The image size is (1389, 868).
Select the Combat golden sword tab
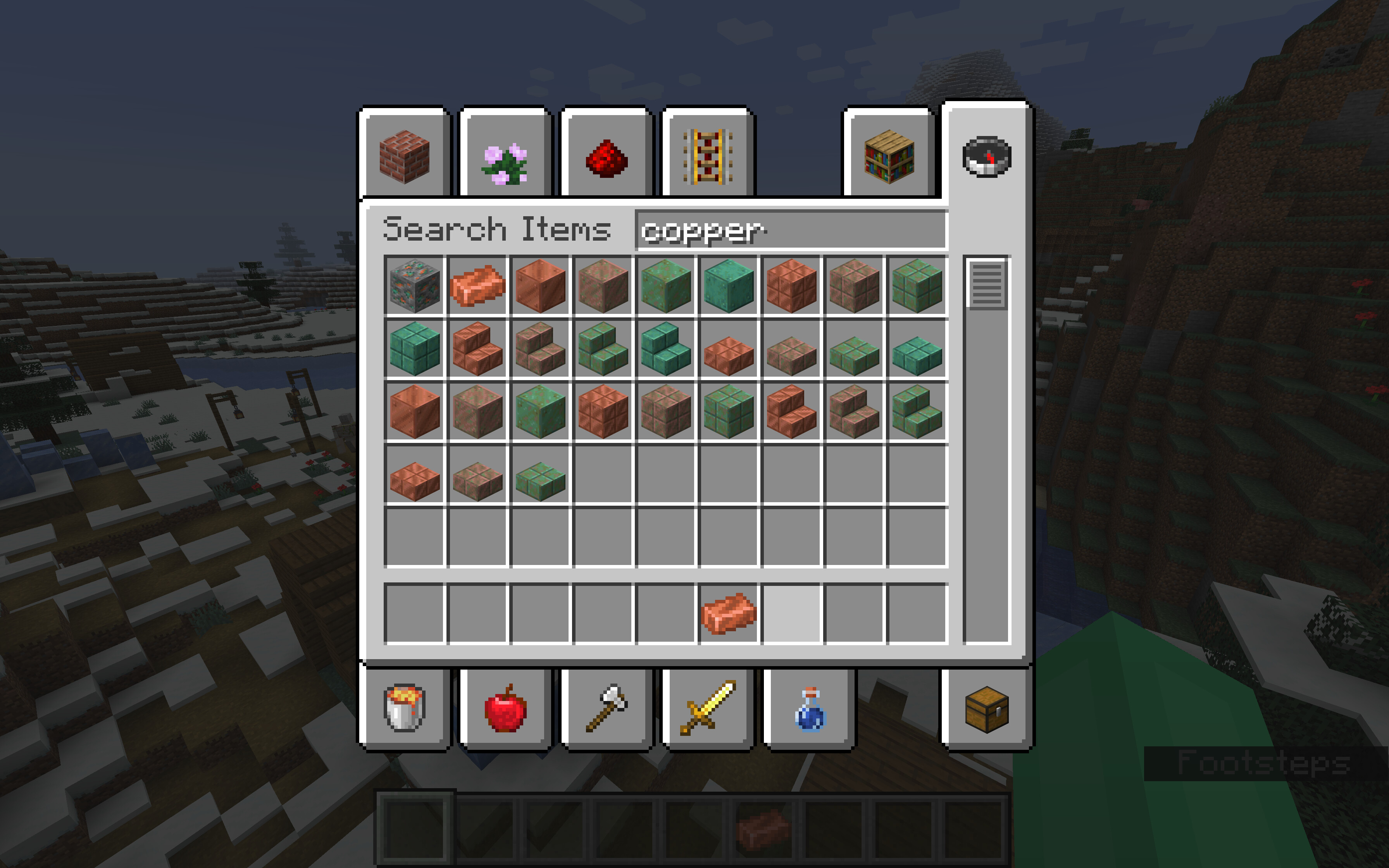pos(708,708)
